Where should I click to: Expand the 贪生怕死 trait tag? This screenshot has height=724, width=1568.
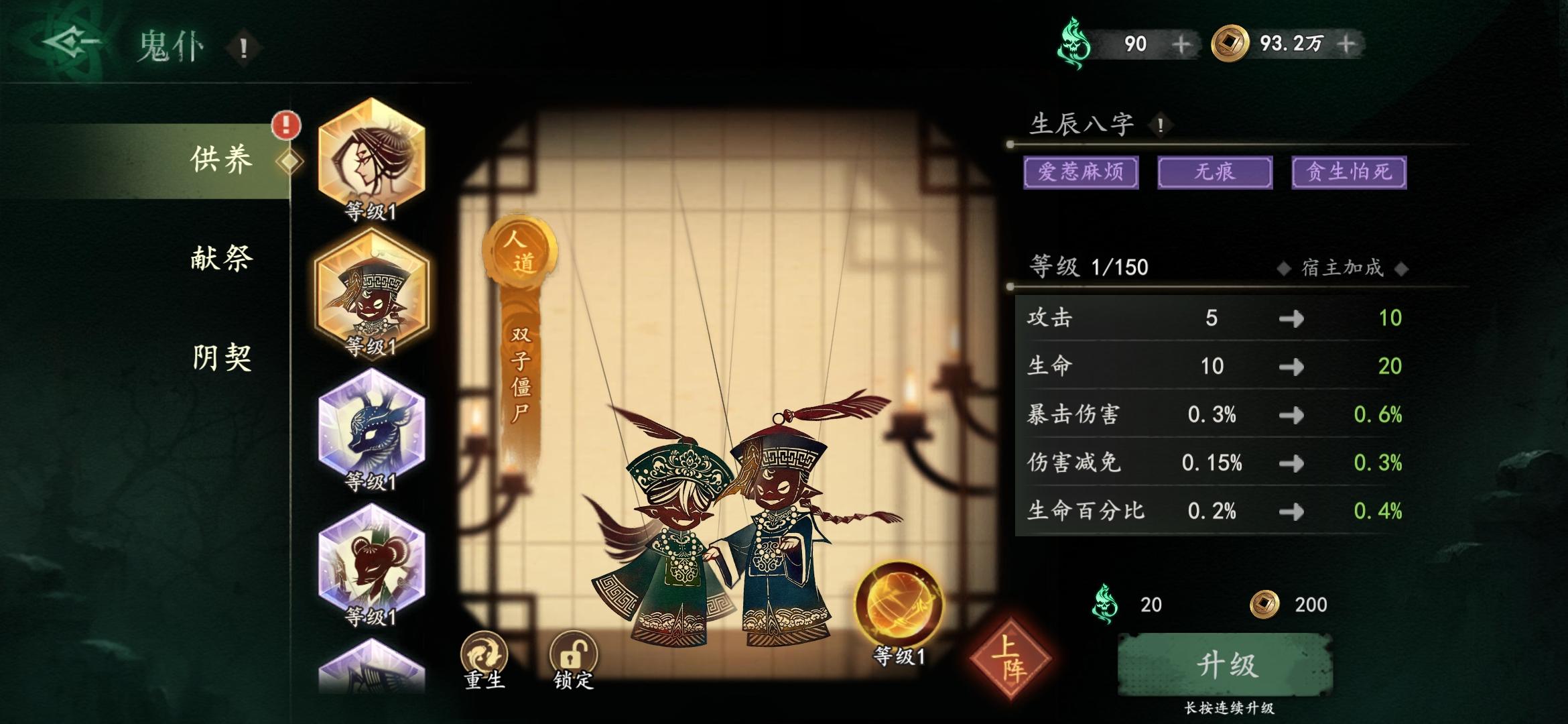coord(1348,173)
